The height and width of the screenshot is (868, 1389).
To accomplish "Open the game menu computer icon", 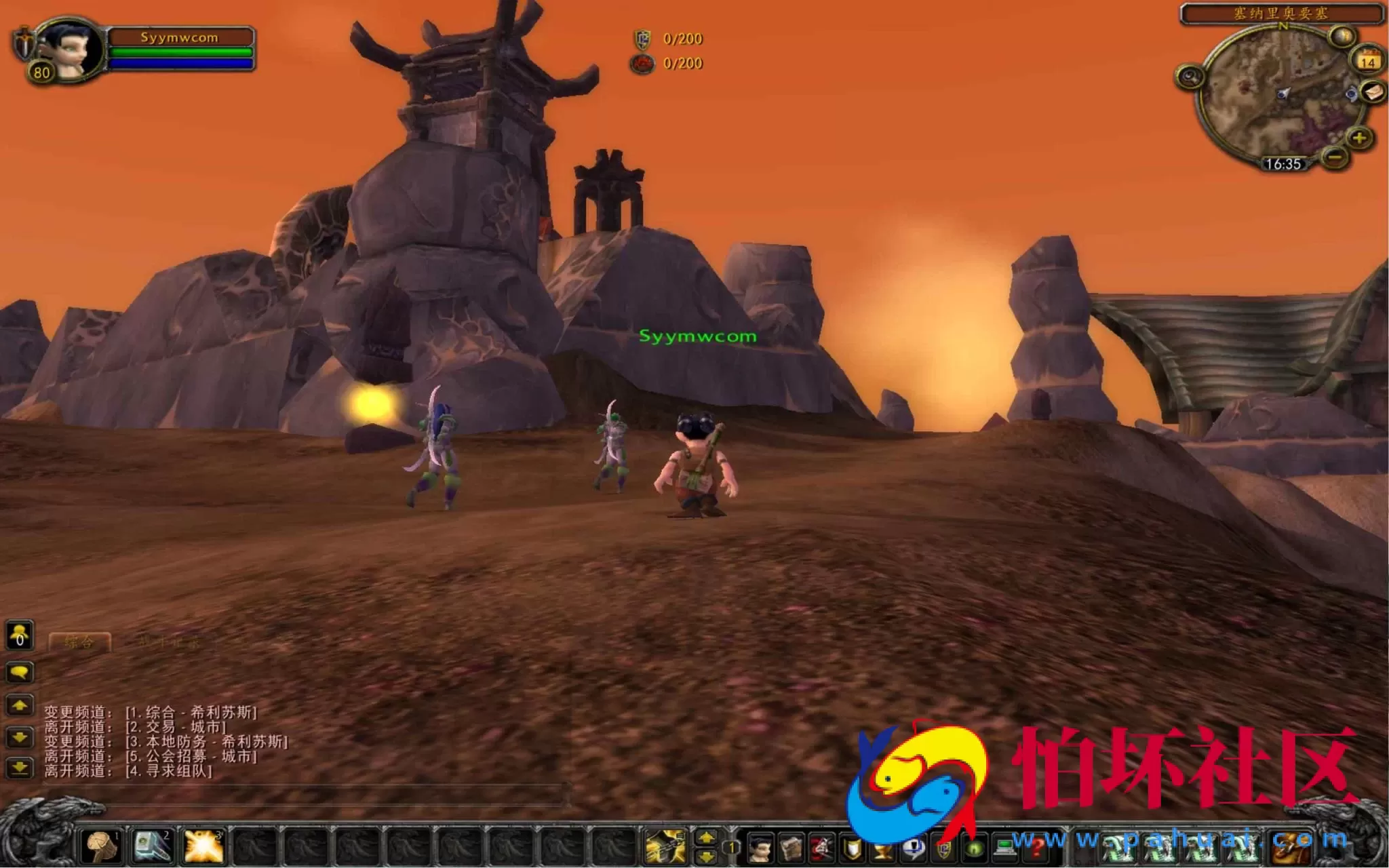I will point(1006,849).
